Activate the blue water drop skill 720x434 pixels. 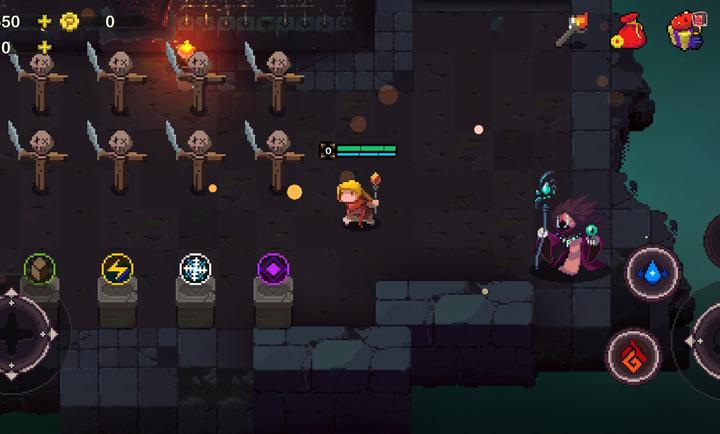coord(652,272)
